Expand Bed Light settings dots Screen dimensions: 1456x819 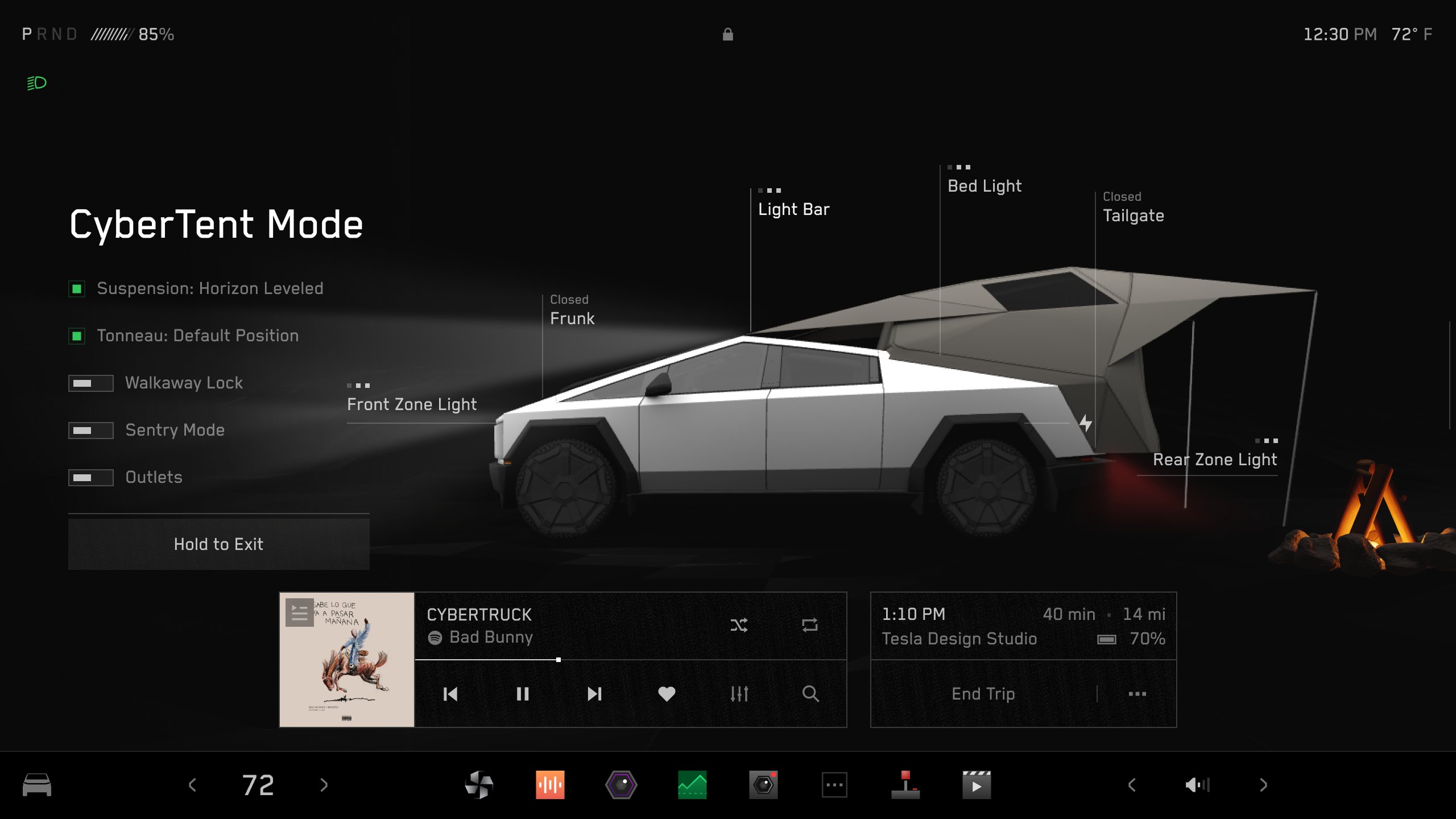point(959,167)
